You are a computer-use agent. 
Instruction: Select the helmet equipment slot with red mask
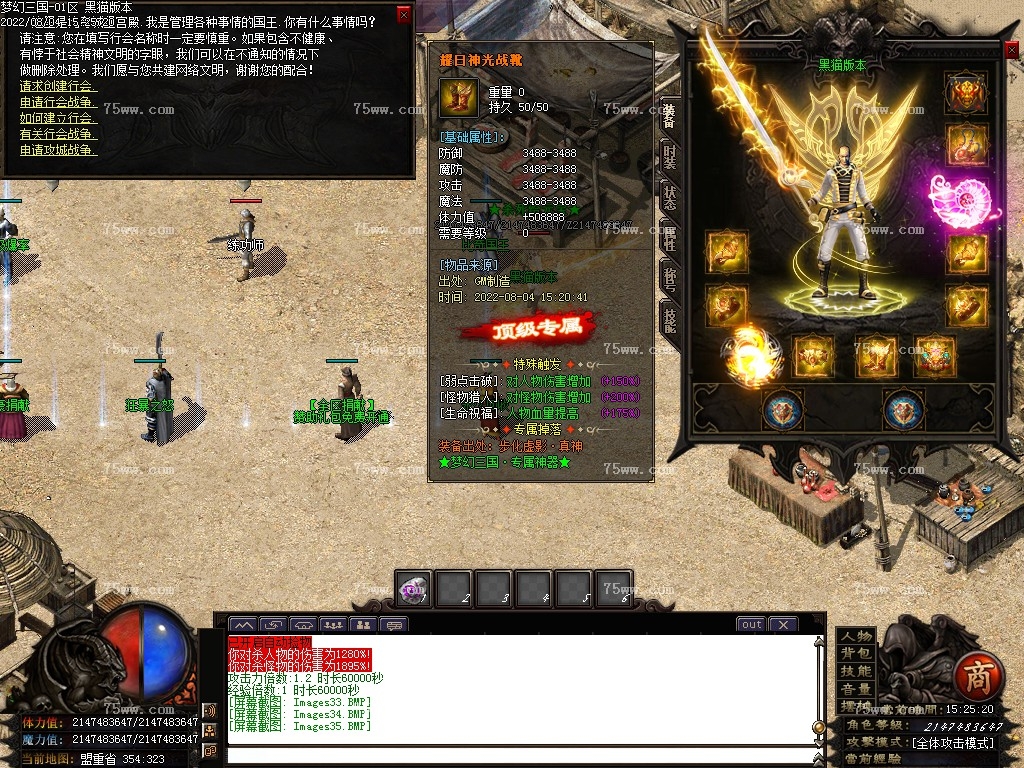(965, 93)
